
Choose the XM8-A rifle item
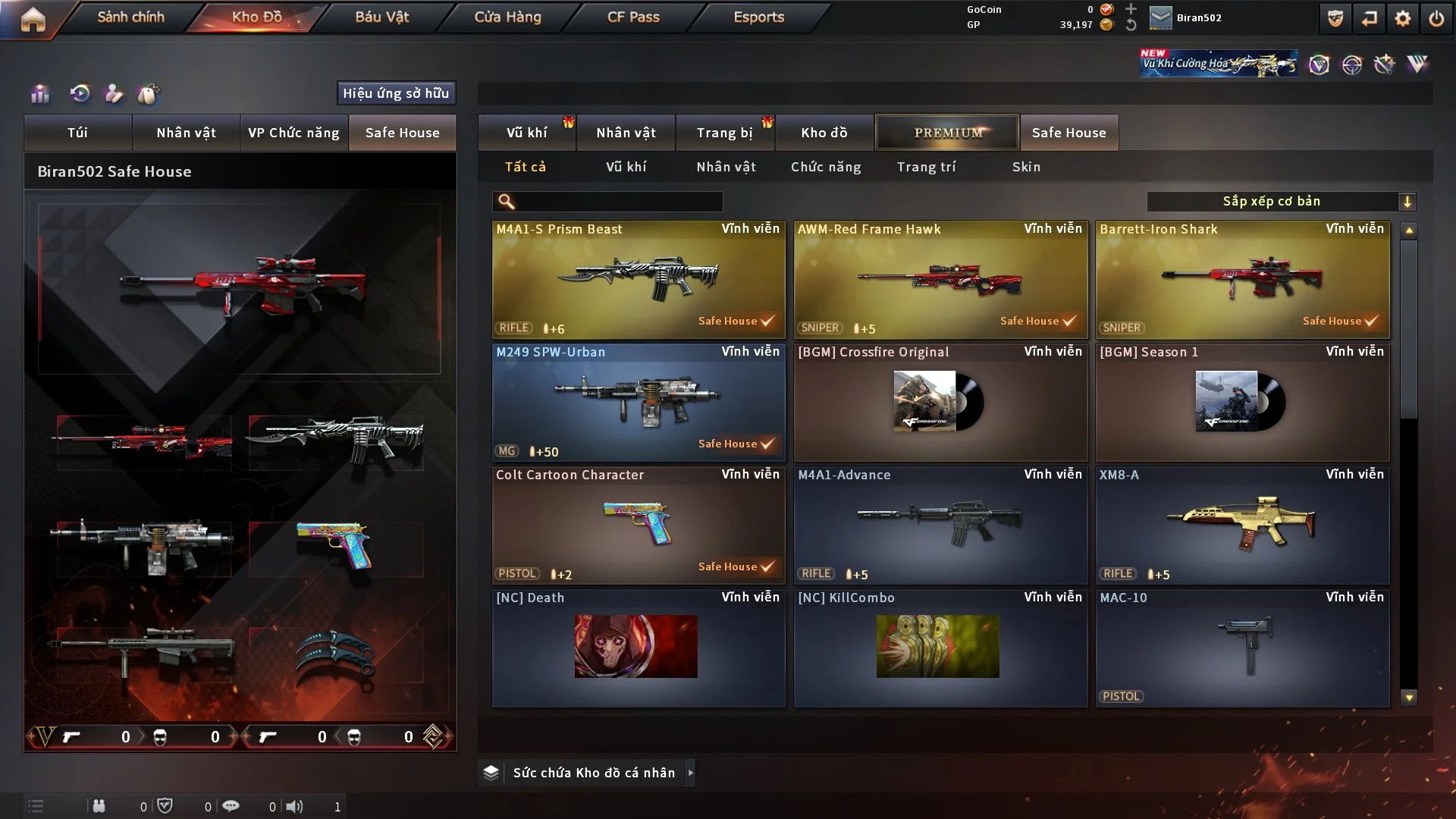point(1242,525)
